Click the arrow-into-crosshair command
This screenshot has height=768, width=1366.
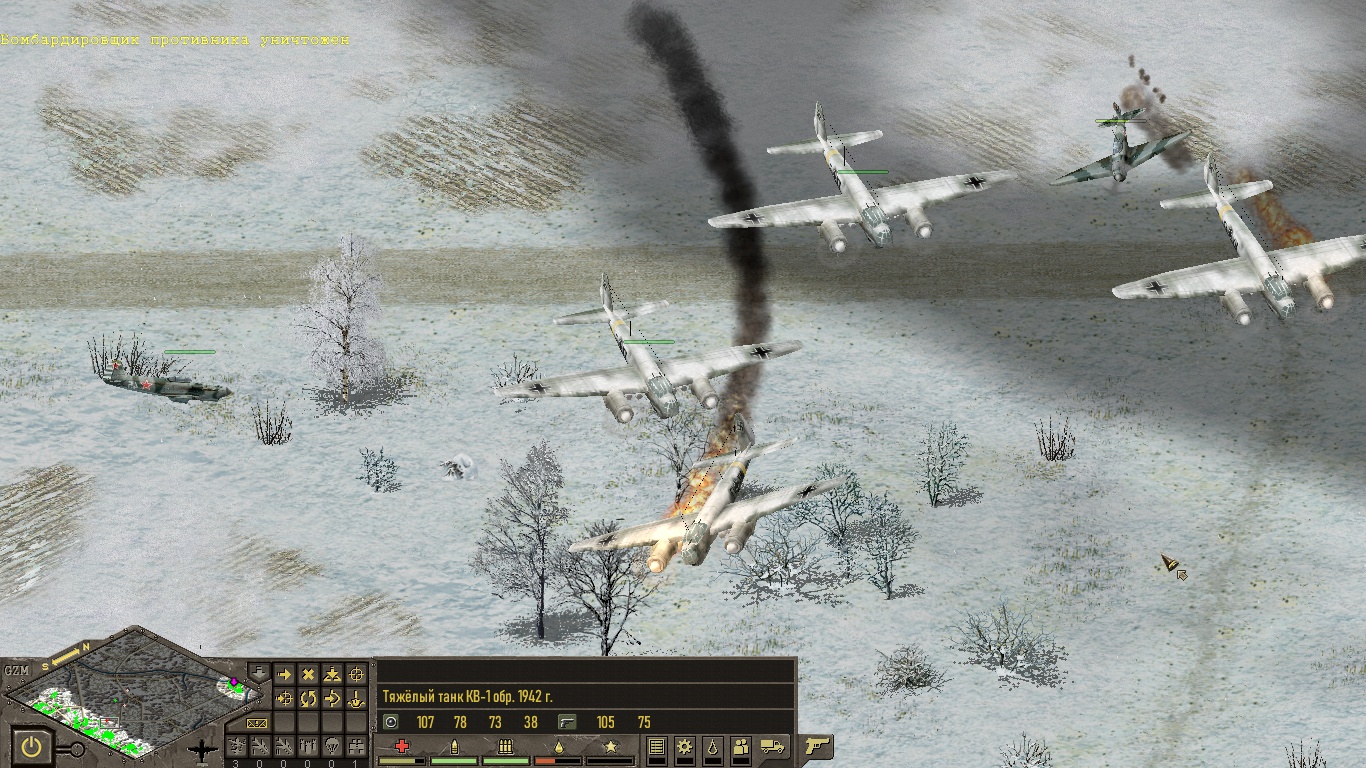click(x=284, y=698)
